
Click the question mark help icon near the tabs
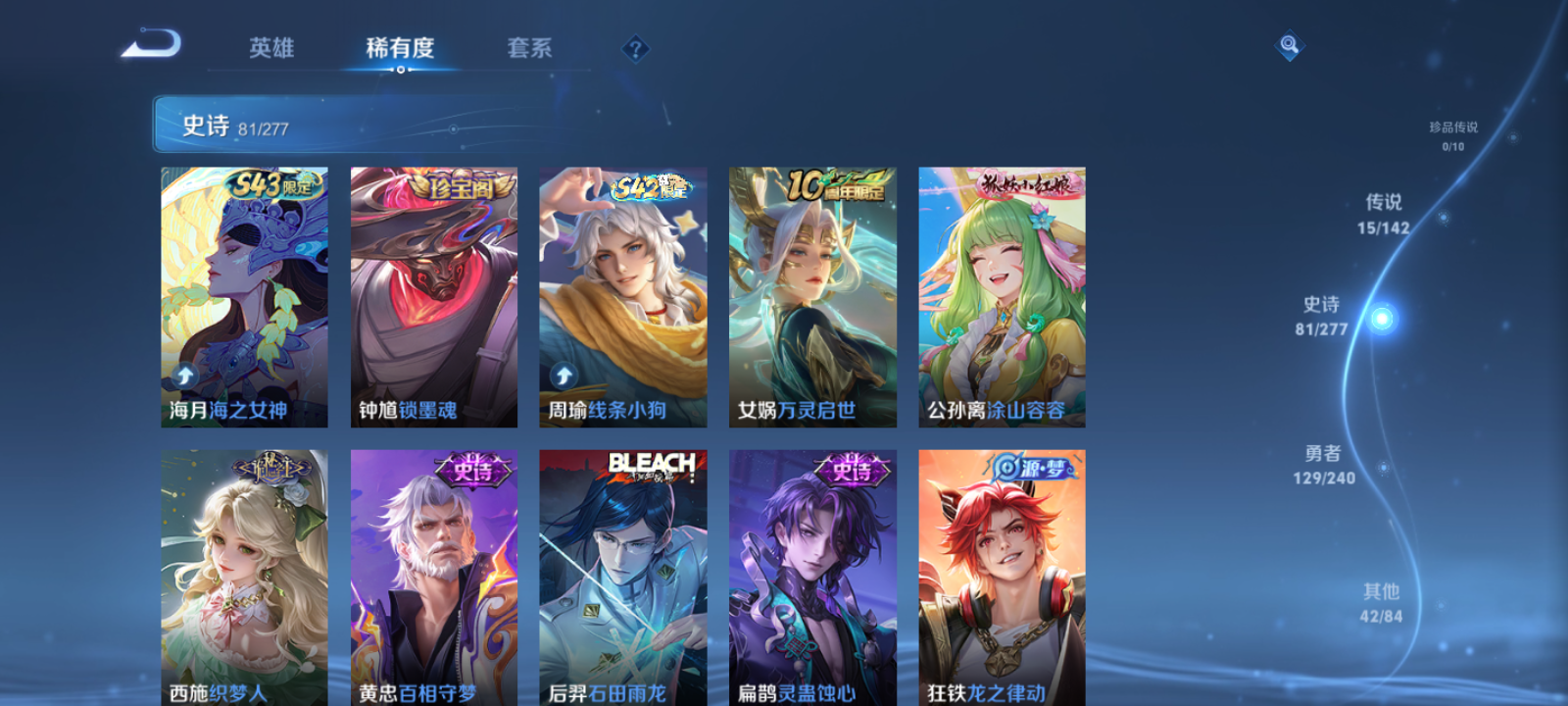point(637,48)
